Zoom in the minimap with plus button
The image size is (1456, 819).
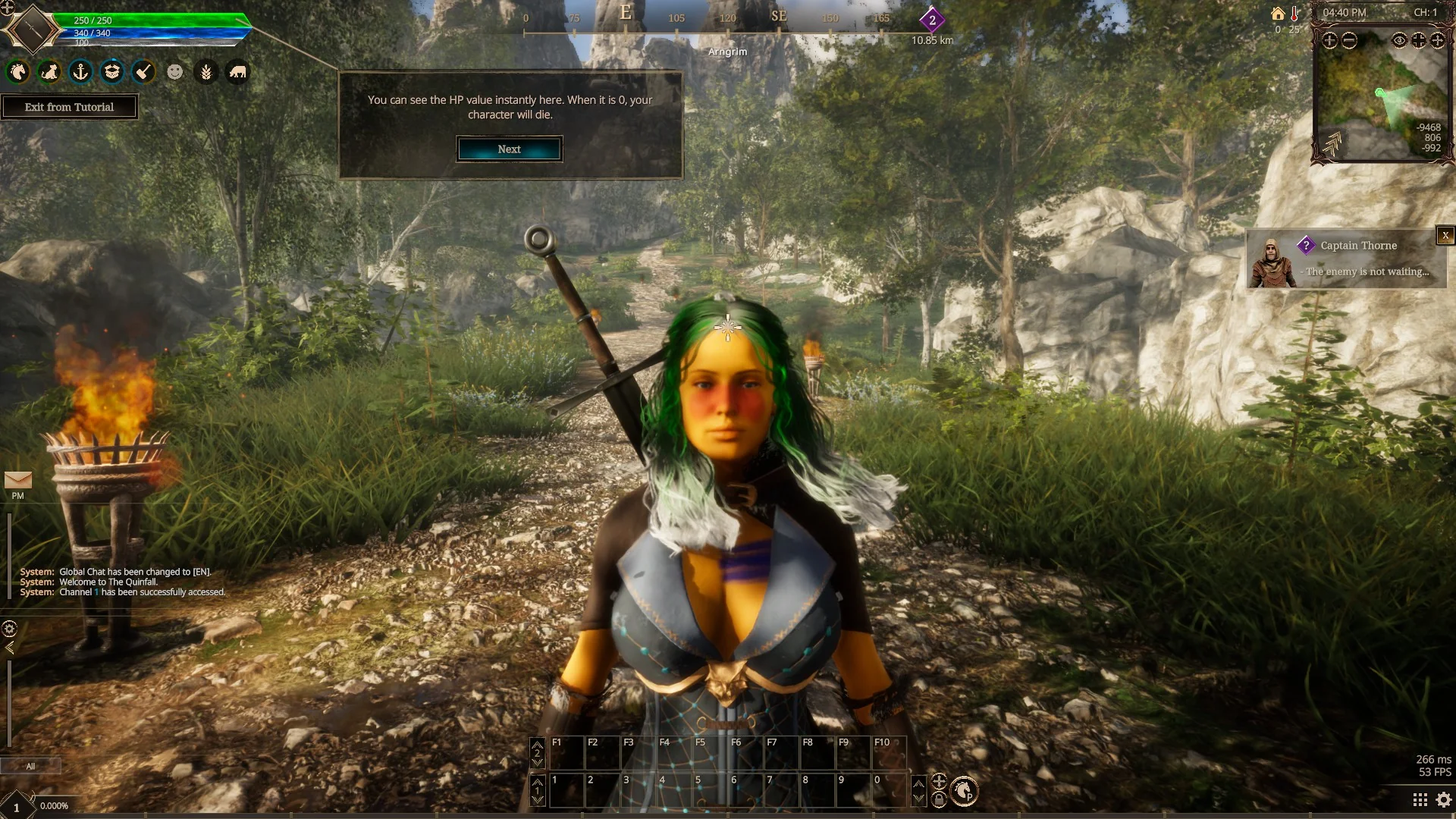coord(1330,41)
